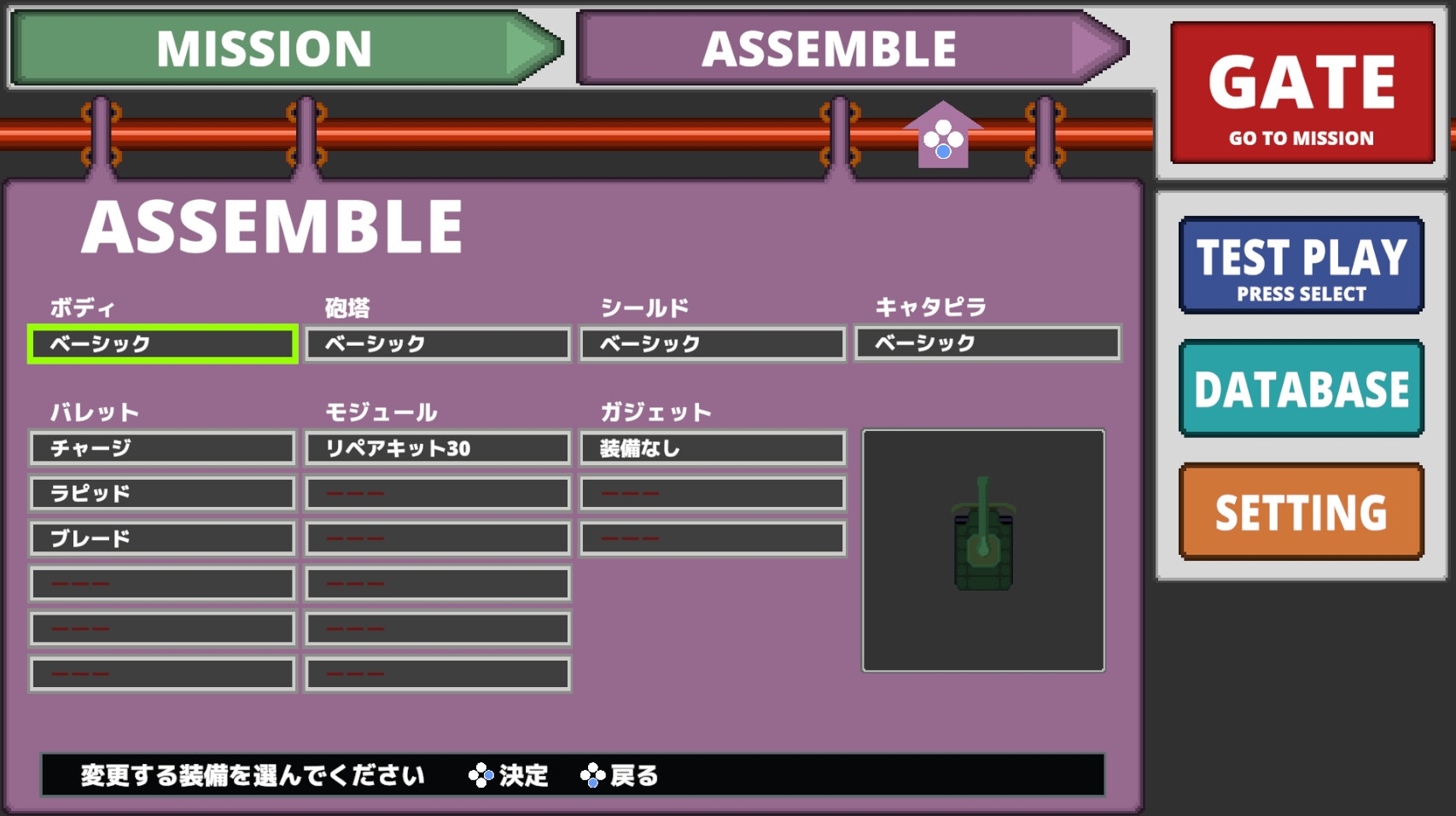This screenshot has height=816, width=1456.
Task: Select the ASSEMBLE tab
Action: [828, 49]
